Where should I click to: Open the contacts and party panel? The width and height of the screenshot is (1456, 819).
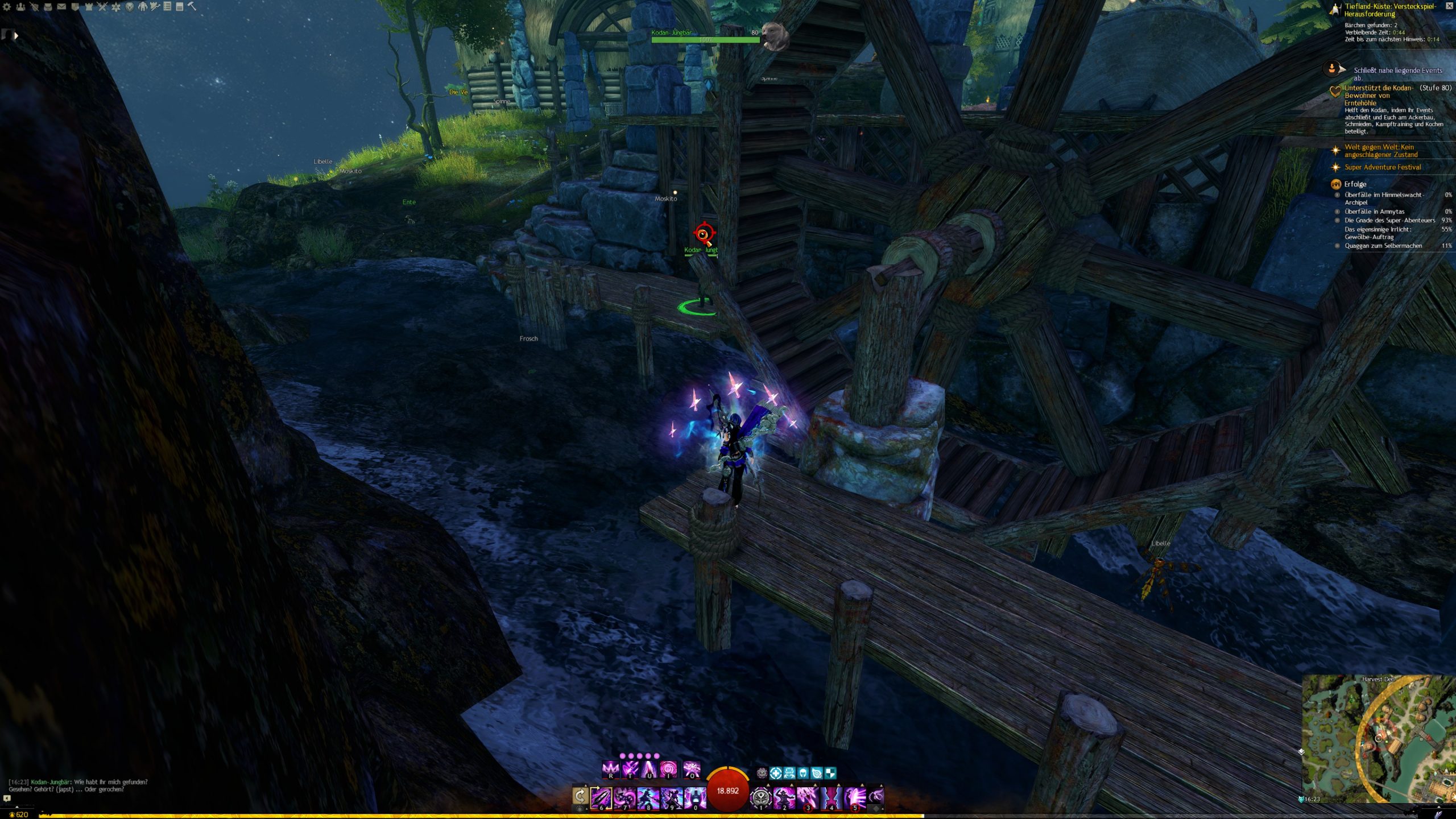point(20,7)
